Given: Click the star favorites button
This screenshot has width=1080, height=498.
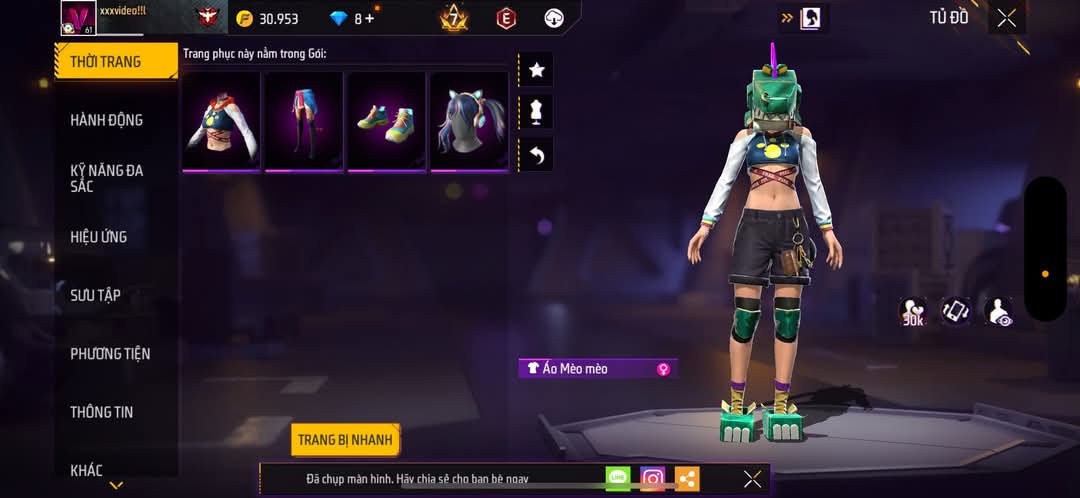Looking at the screenshot, I should 536,70.
